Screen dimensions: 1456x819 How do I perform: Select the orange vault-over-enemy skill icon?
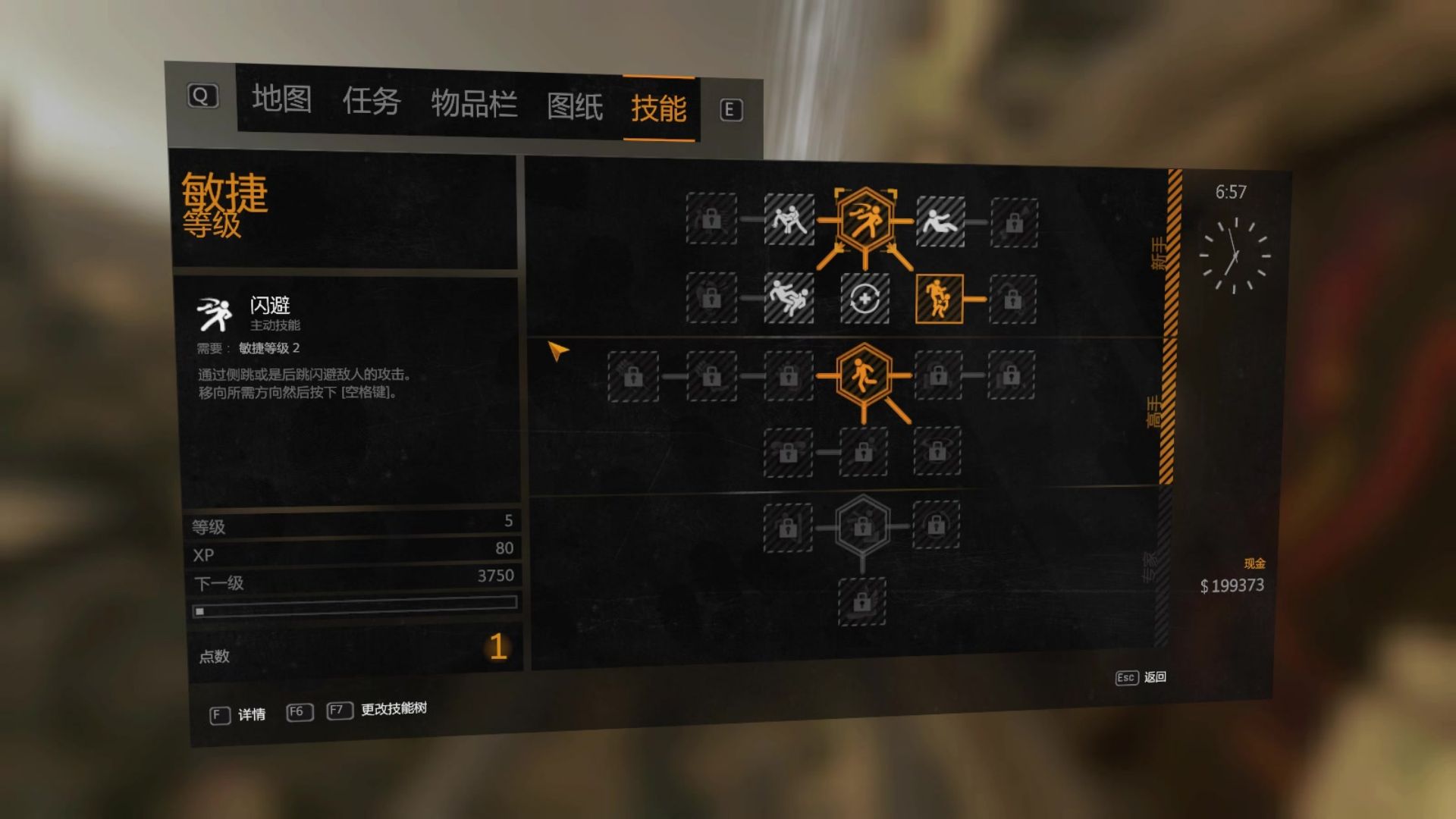939,299
